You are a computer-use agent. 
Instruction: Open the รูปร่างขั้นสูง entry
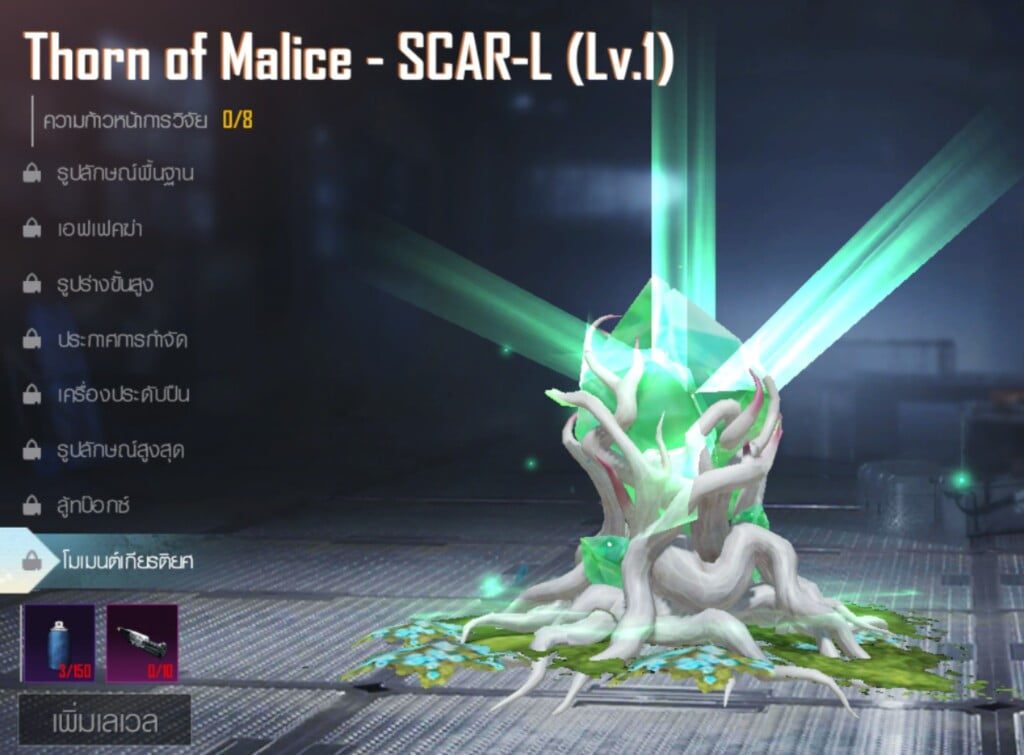click(104, 284)
